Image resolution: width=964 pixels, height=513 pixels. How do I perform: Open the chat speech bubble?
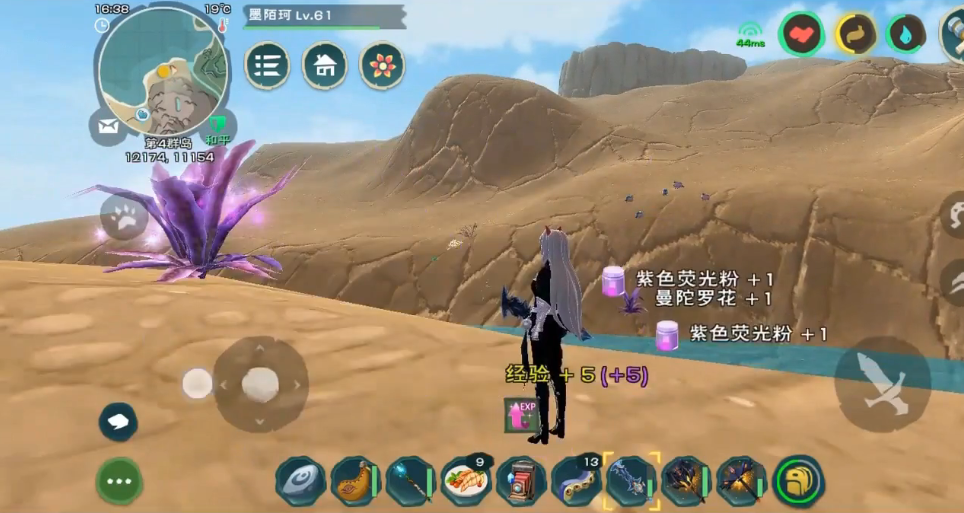[x=118, y=421]
